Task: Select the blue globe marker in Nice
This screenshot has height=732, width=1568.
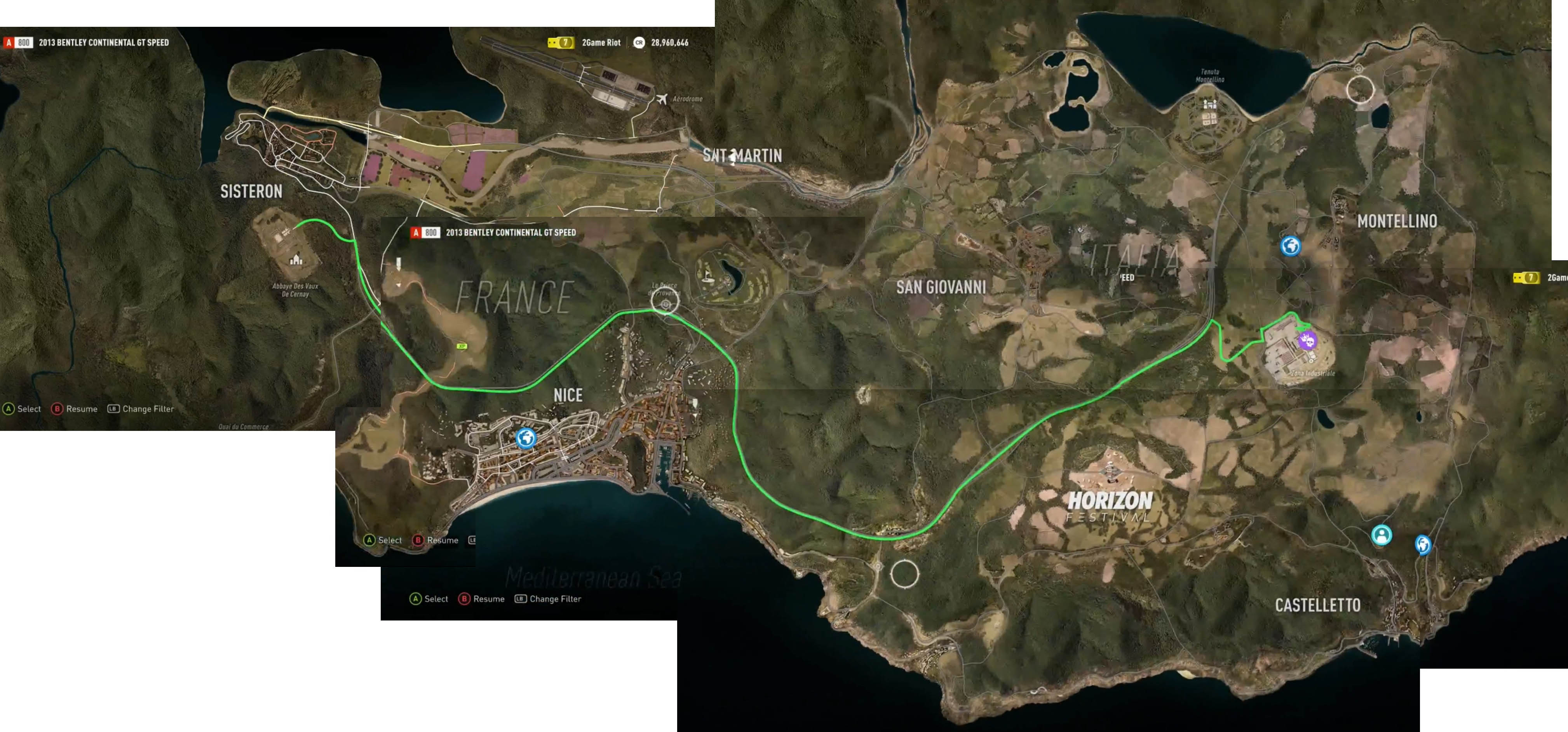Action: tap(526, 438)
